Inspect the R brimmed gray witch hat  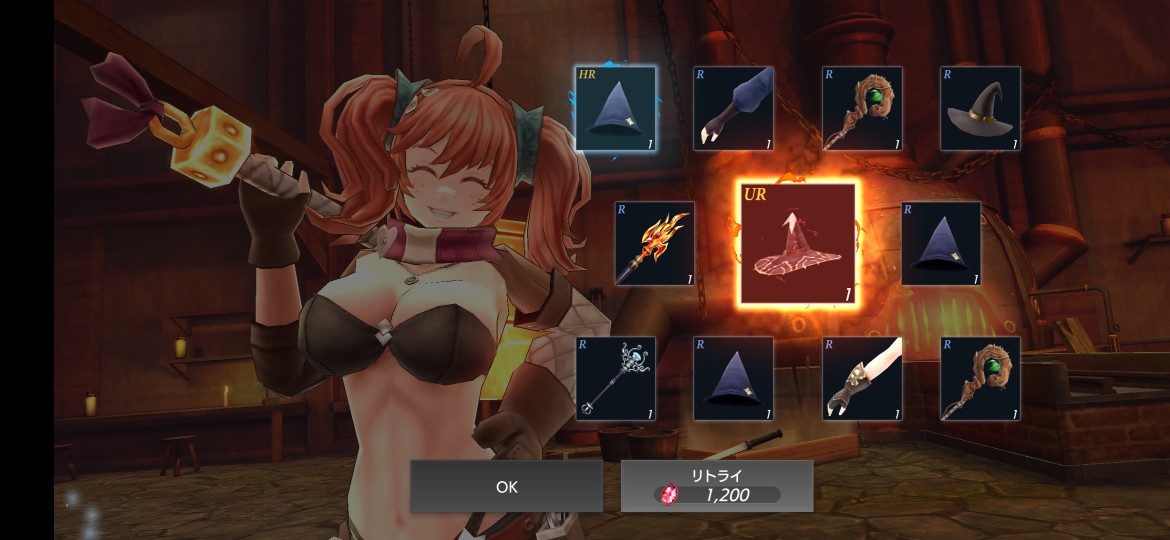[x=980, y=109]
